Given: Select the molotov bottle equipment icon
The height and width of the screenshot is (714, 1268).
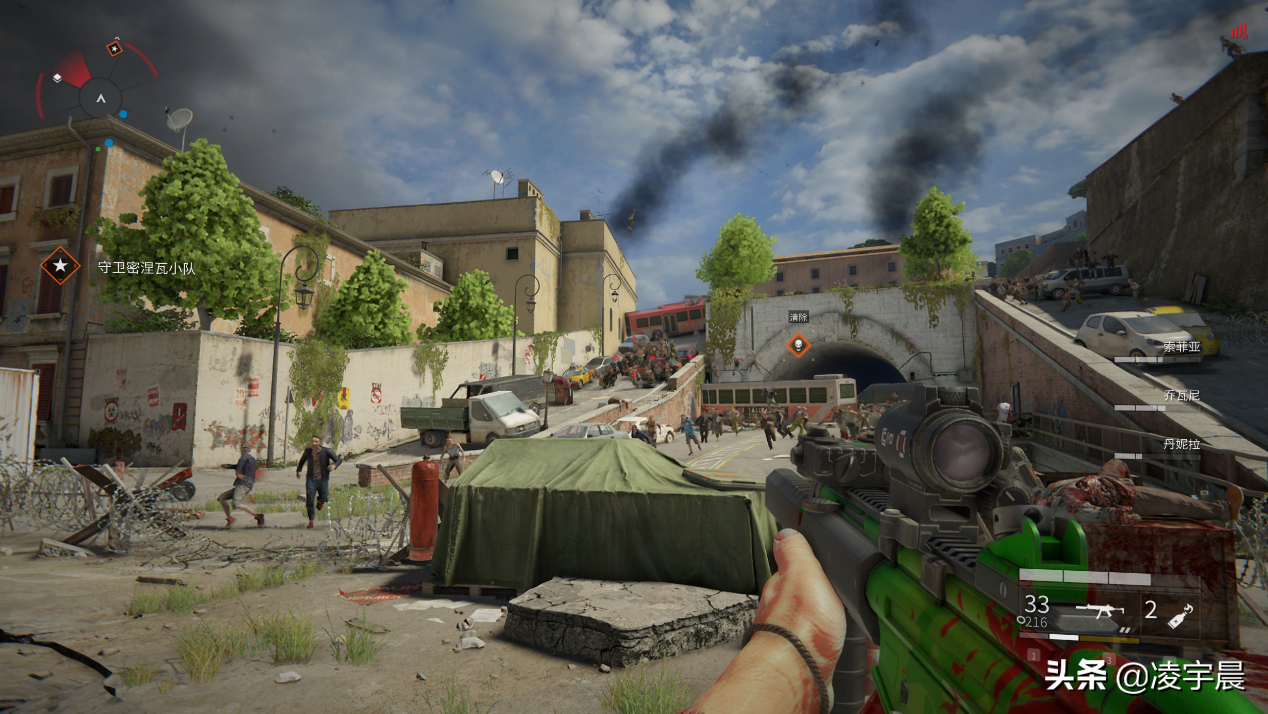Looking at the screenshot, I should [1180, 612].
